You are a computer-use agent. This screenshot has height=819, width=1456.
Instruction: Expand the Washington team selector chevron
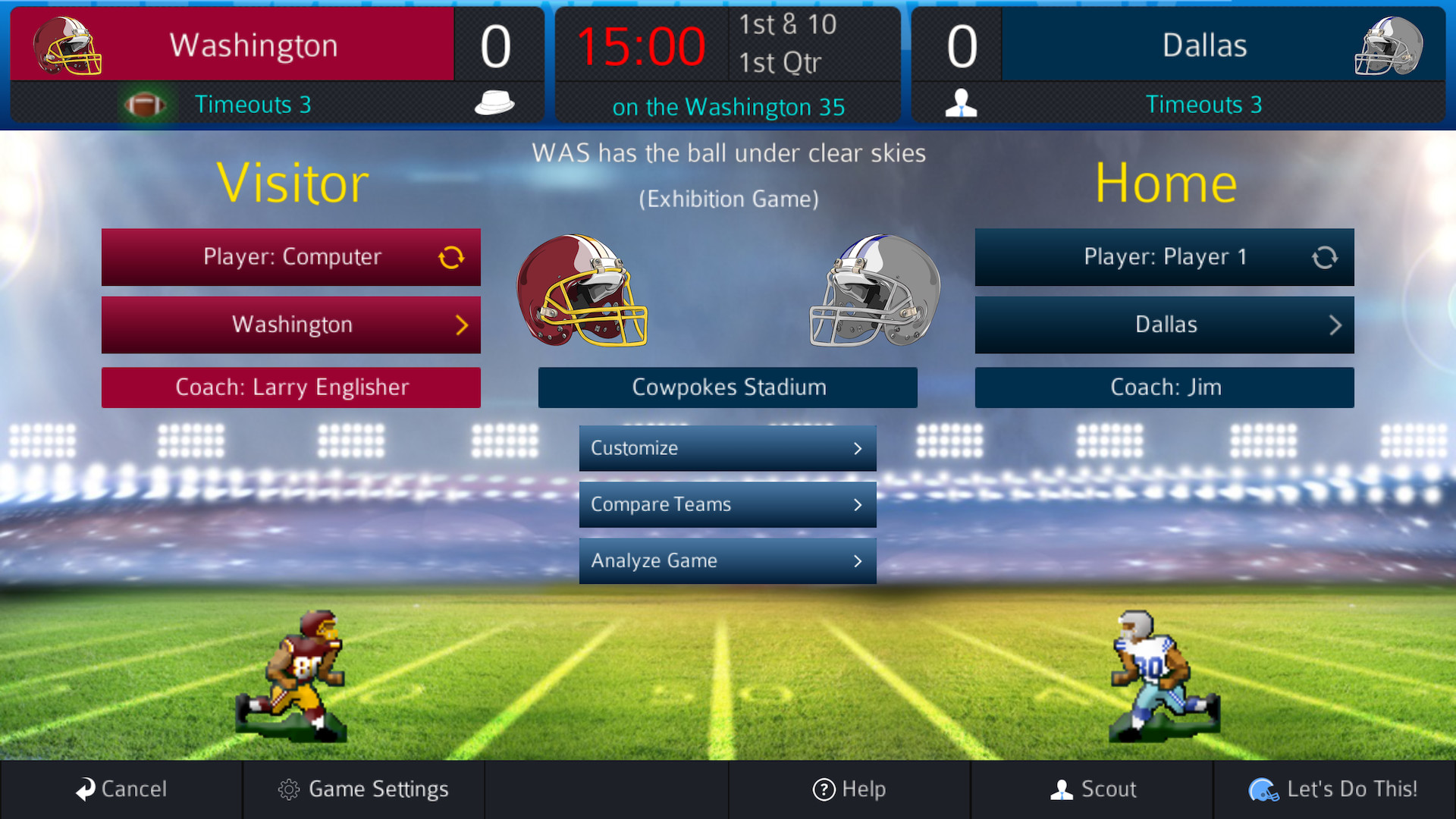(463, 325)
